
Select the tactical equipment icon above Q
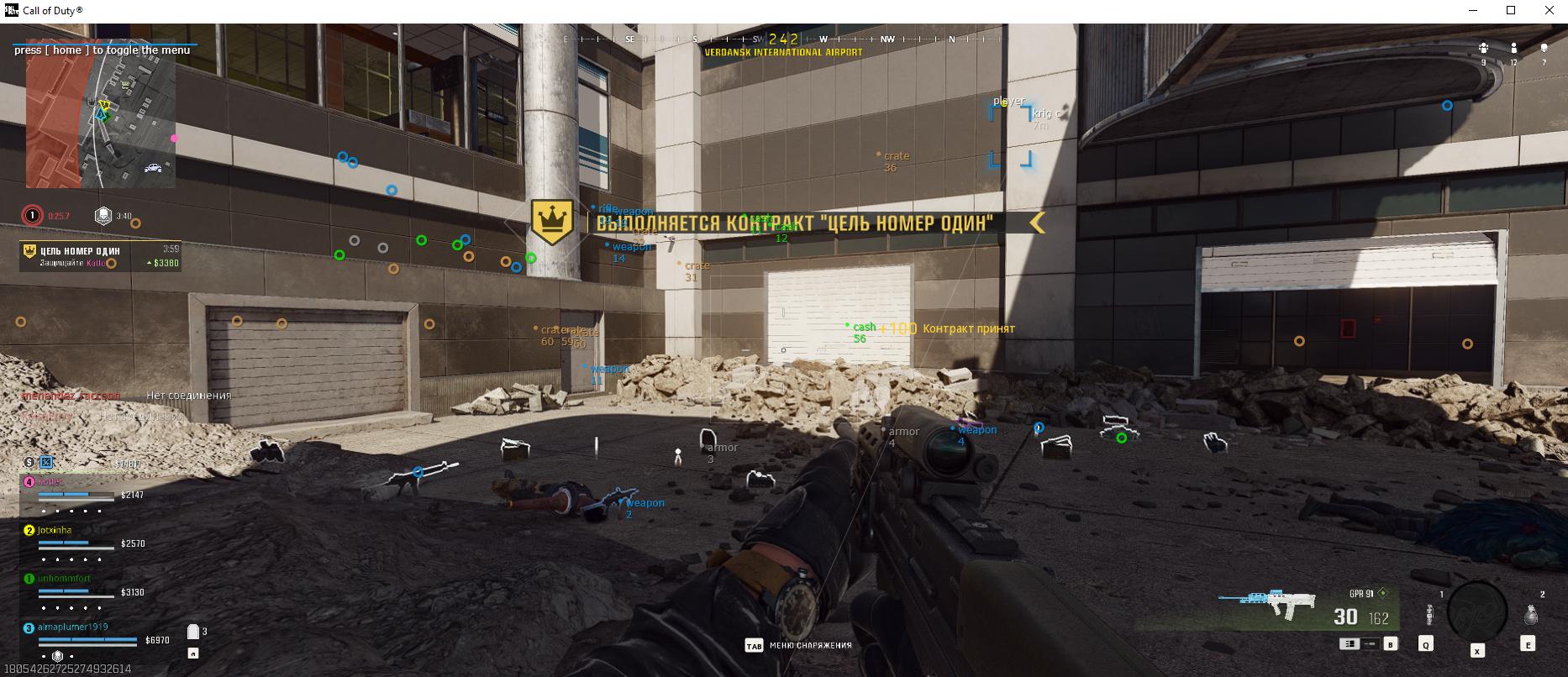(1429, 614)
